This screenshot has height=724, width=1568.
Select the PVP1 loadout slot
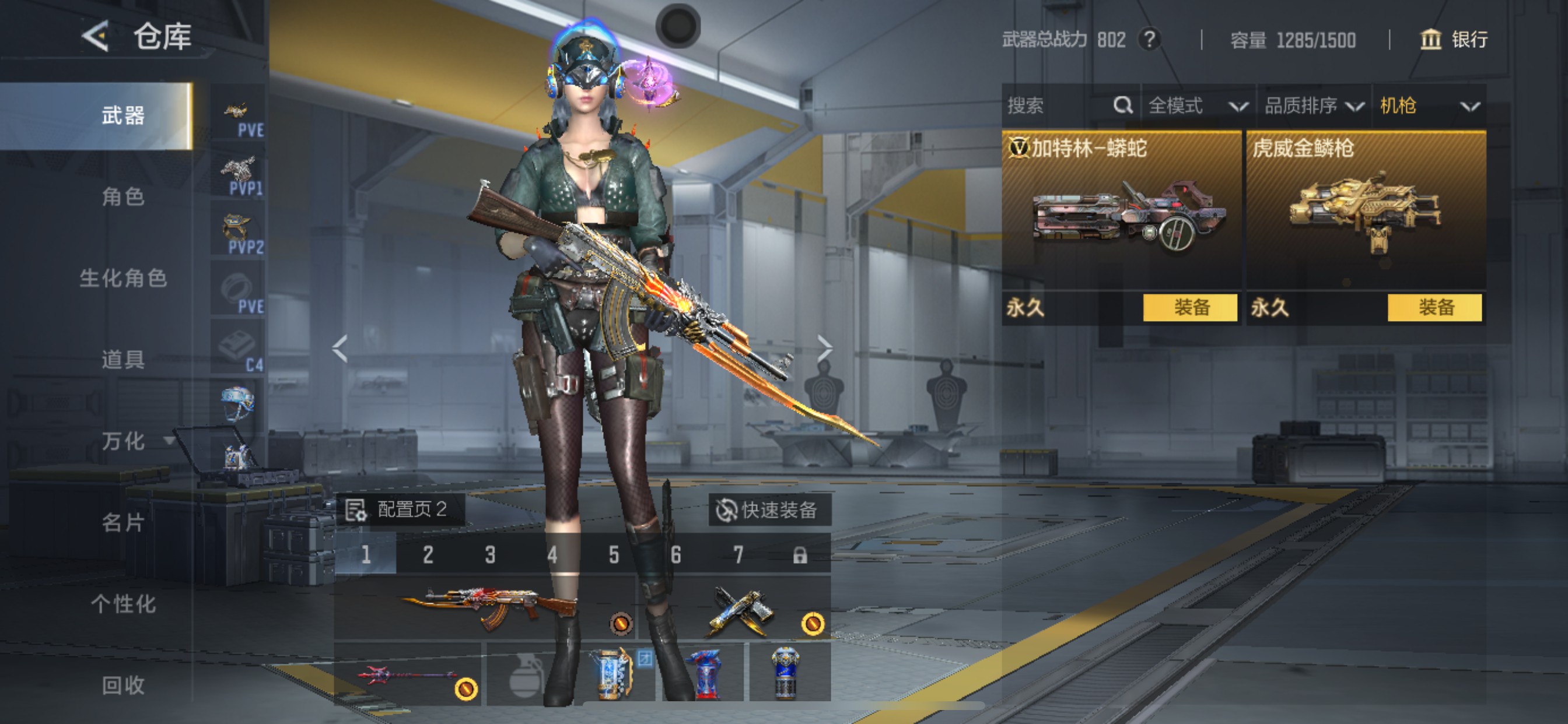[x=239, y=176]
